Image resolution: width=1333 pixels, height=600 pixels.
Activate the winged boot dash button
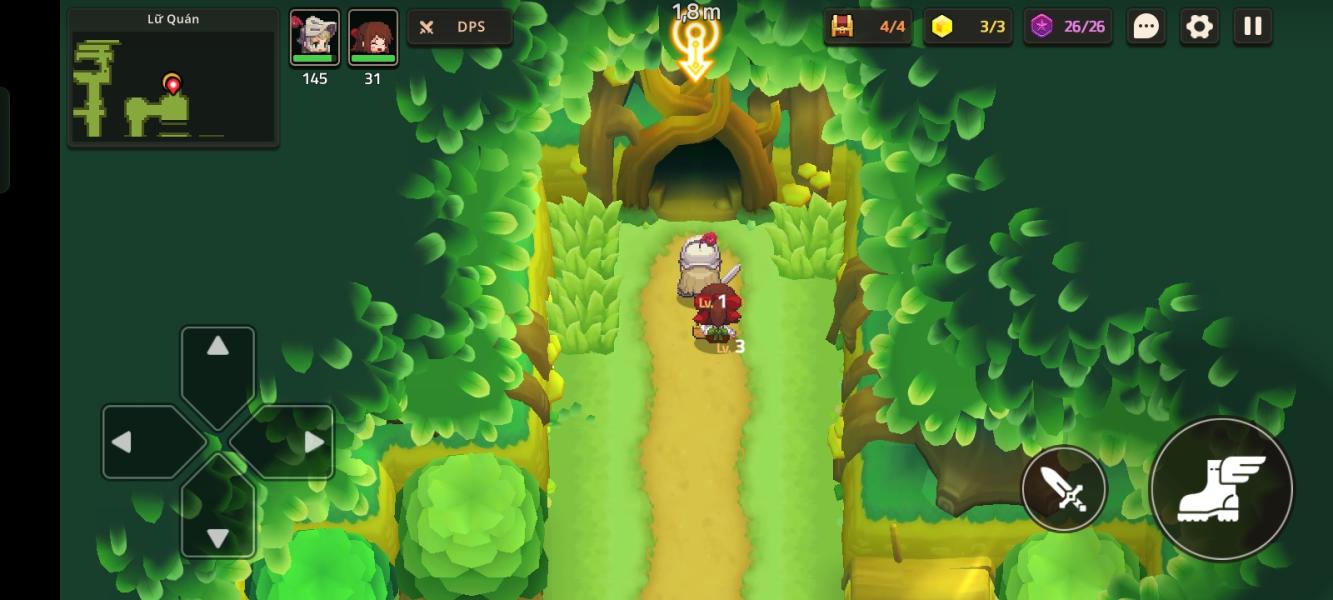tap(1221, 489)
